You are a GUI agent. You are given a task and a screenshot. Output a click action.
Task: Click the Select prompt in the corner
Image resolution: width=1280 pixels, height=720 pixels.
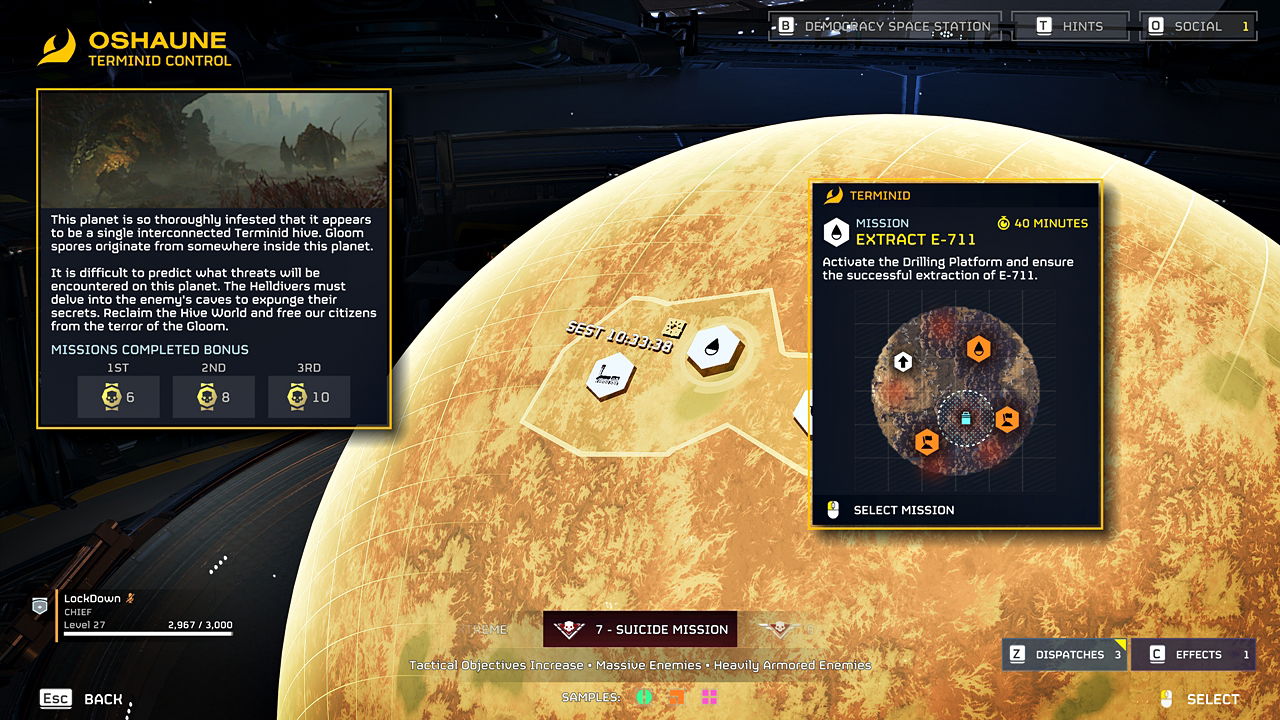coord(1200,699)
